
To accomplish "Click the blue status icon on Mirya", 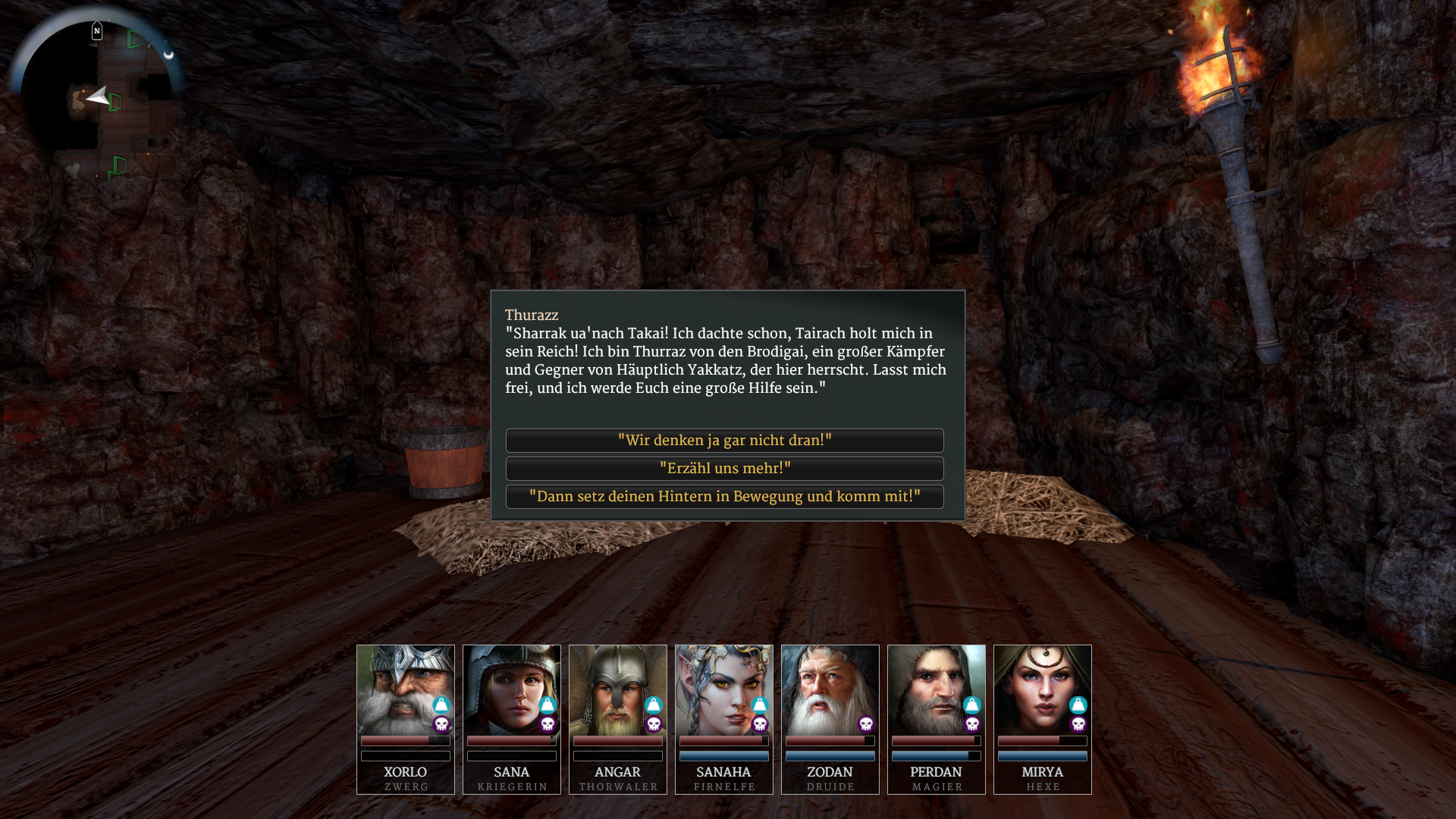I will pyautogui.click(x=1078, y=705).
